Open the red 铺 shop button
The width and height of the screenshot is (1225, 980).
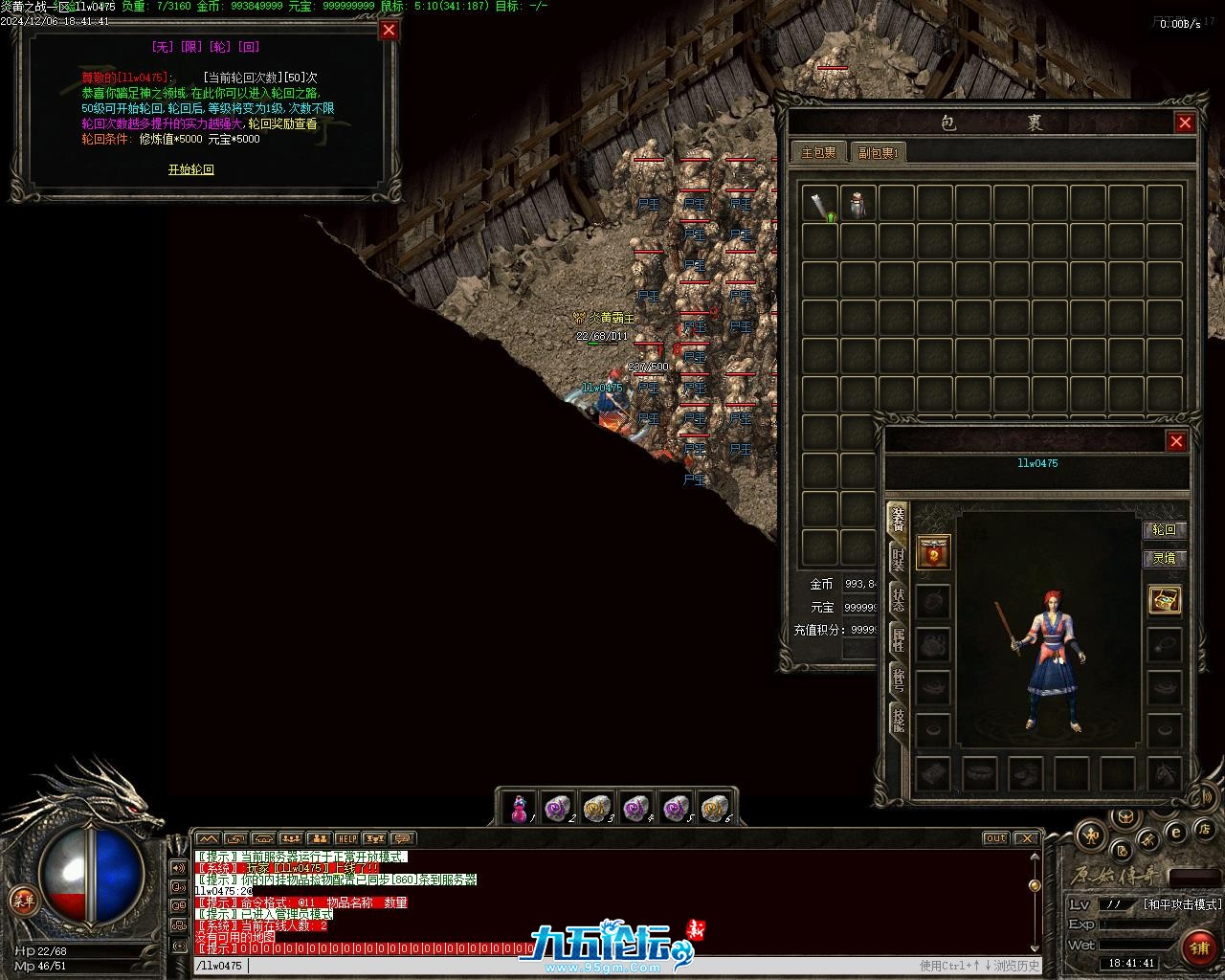pyautogui.click(x=1198, y=947)
